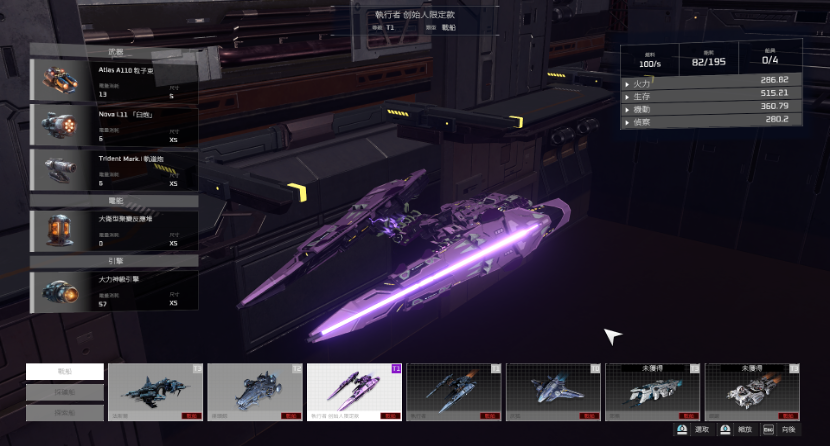
Task: Pick the dark T3 ship thumbnail
Action: [155, 391]
